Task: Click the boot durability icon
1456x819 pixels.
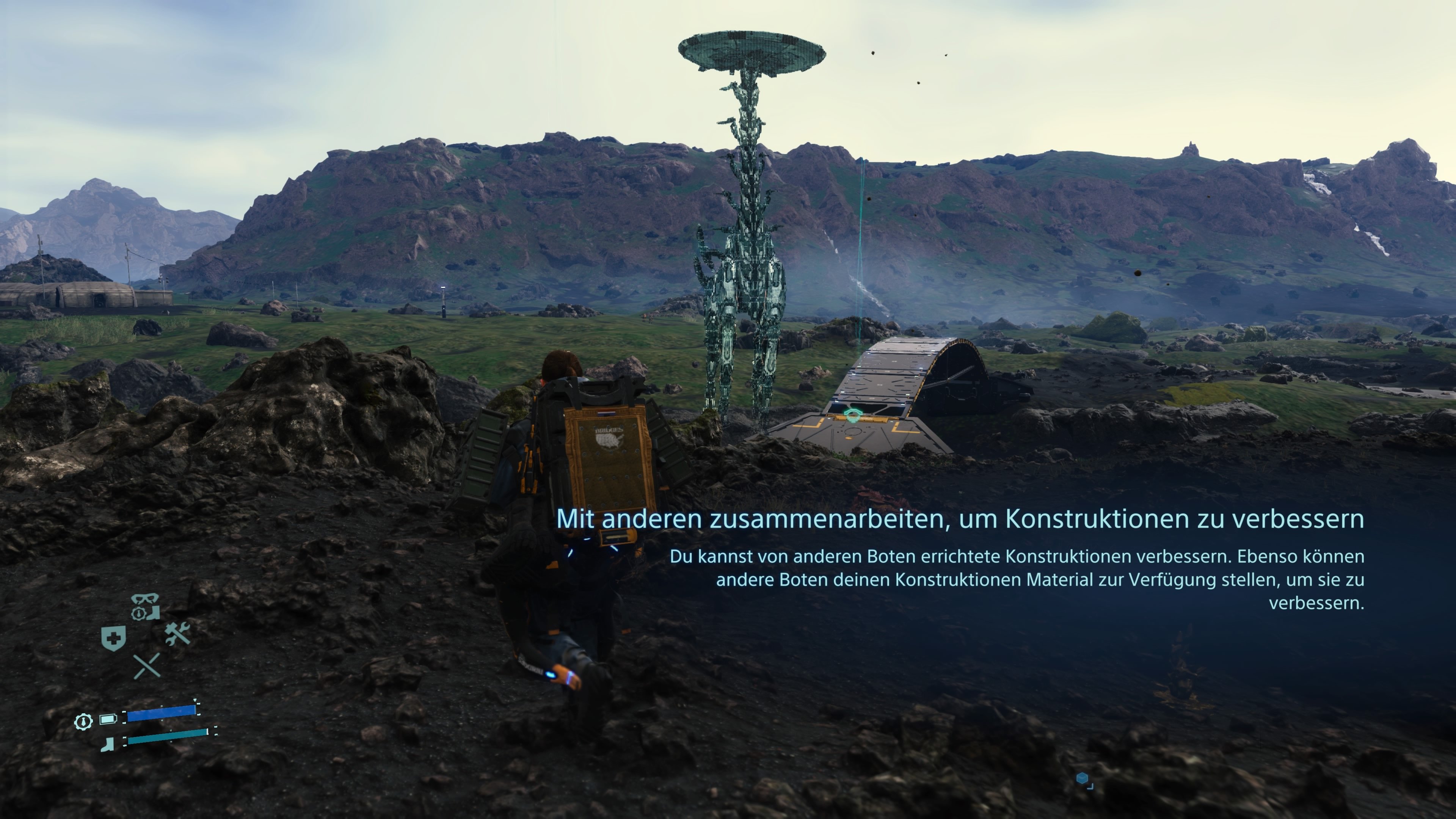Action: (x=107, y=744)
